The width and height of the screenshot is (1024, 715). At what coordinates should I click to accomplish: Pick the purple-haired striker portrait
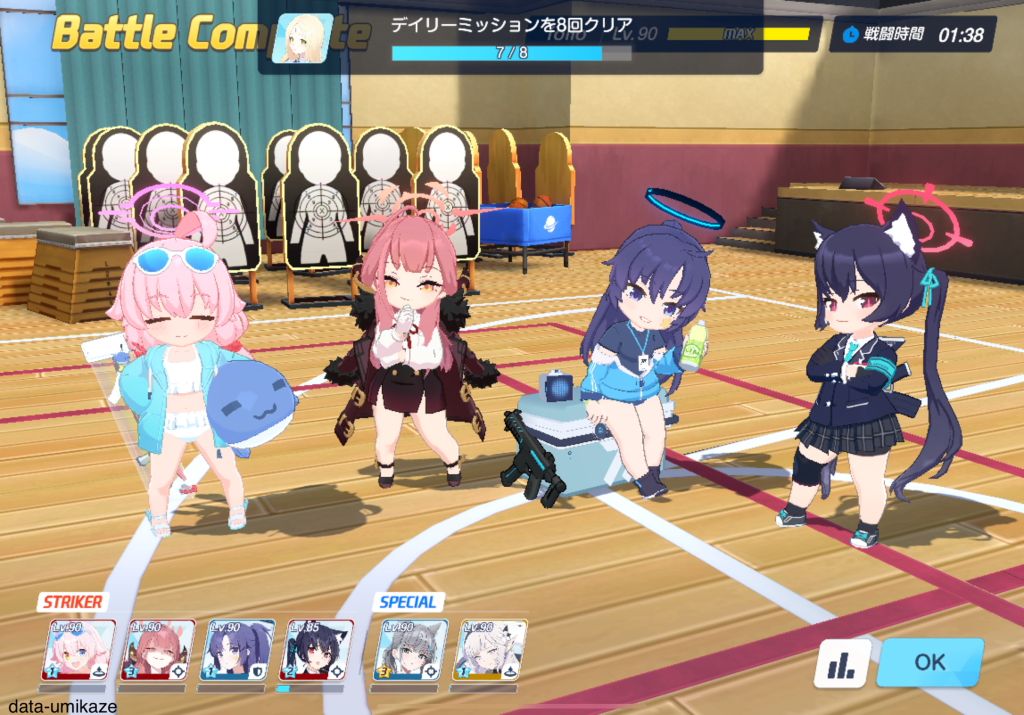pyautogui.click(x=237, y=651)
